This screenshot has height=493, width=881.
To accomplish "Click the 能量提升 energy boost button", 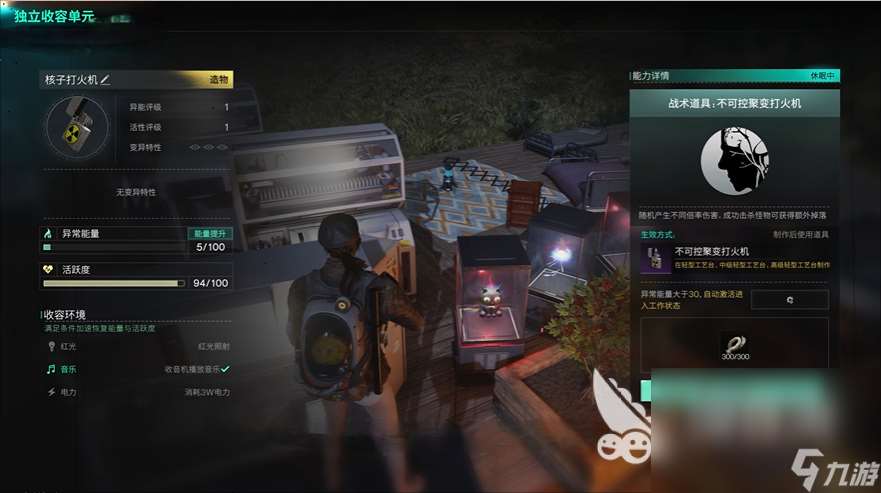I will (x=204, y=234).
